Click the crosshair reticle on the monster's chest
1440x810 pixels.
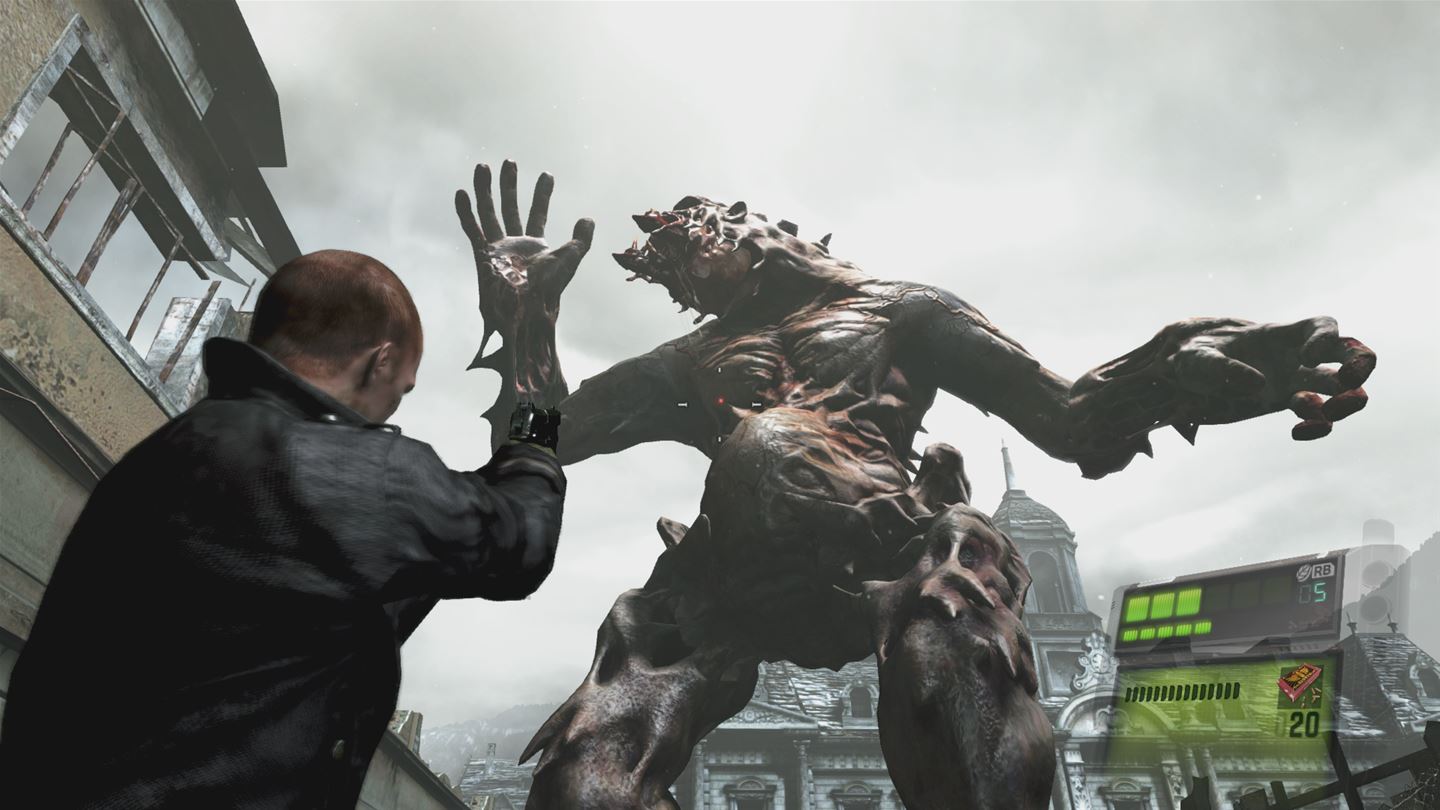pyautogui.click(x=721, y=404)
